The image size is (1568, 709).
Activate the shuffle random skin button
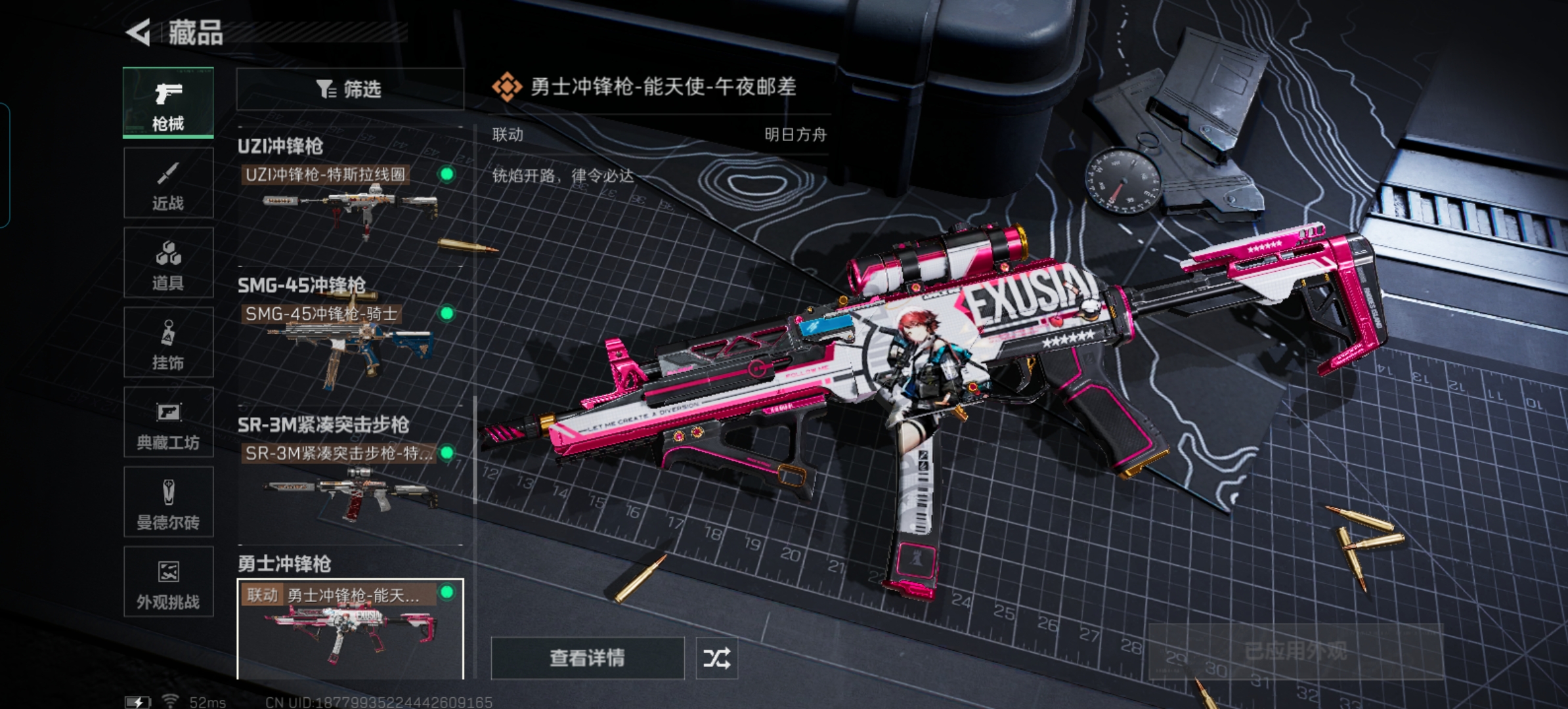(716, 658)
